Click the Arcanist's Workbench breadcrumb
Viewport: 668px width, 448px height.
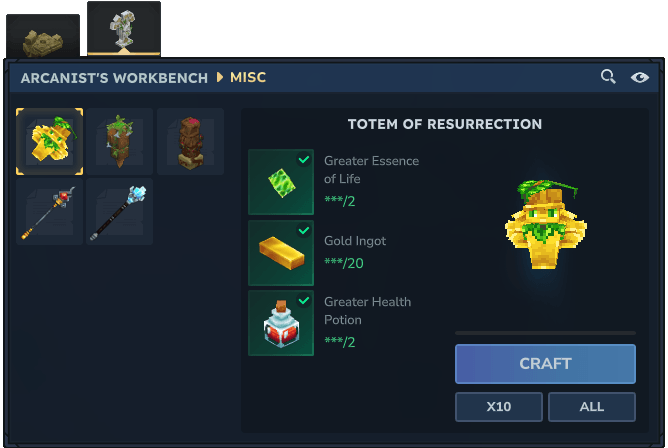[114, 77]
